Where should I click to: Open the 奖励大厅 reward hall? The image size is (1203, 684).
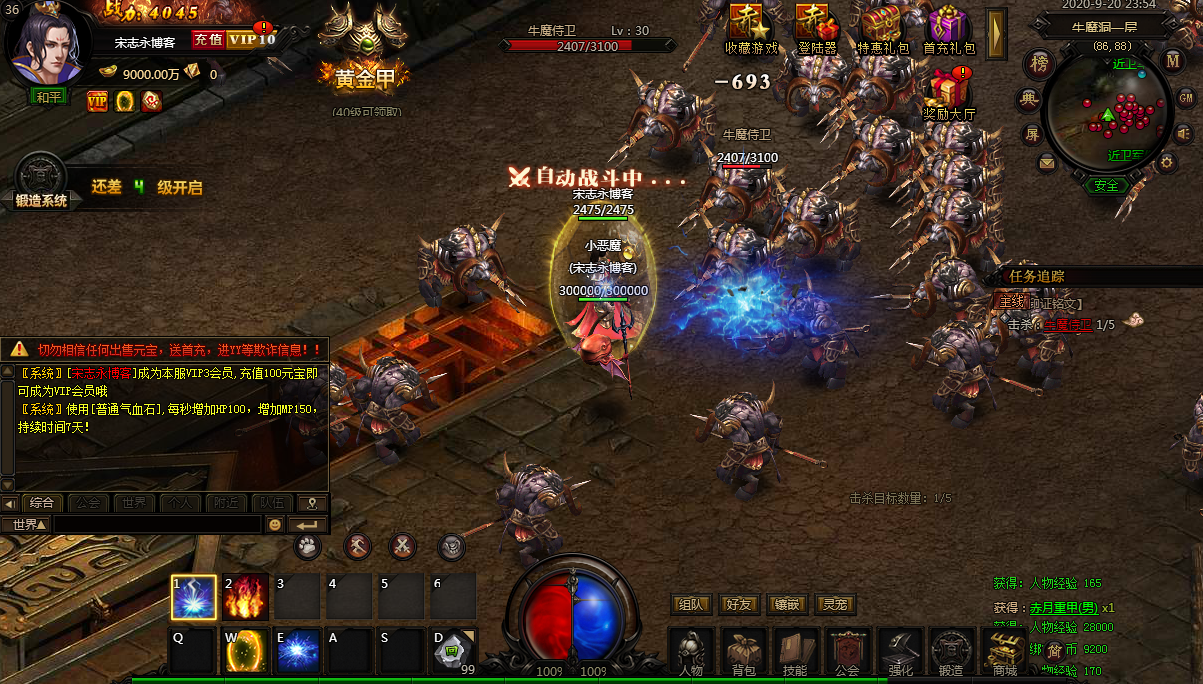tap(948, 93)
